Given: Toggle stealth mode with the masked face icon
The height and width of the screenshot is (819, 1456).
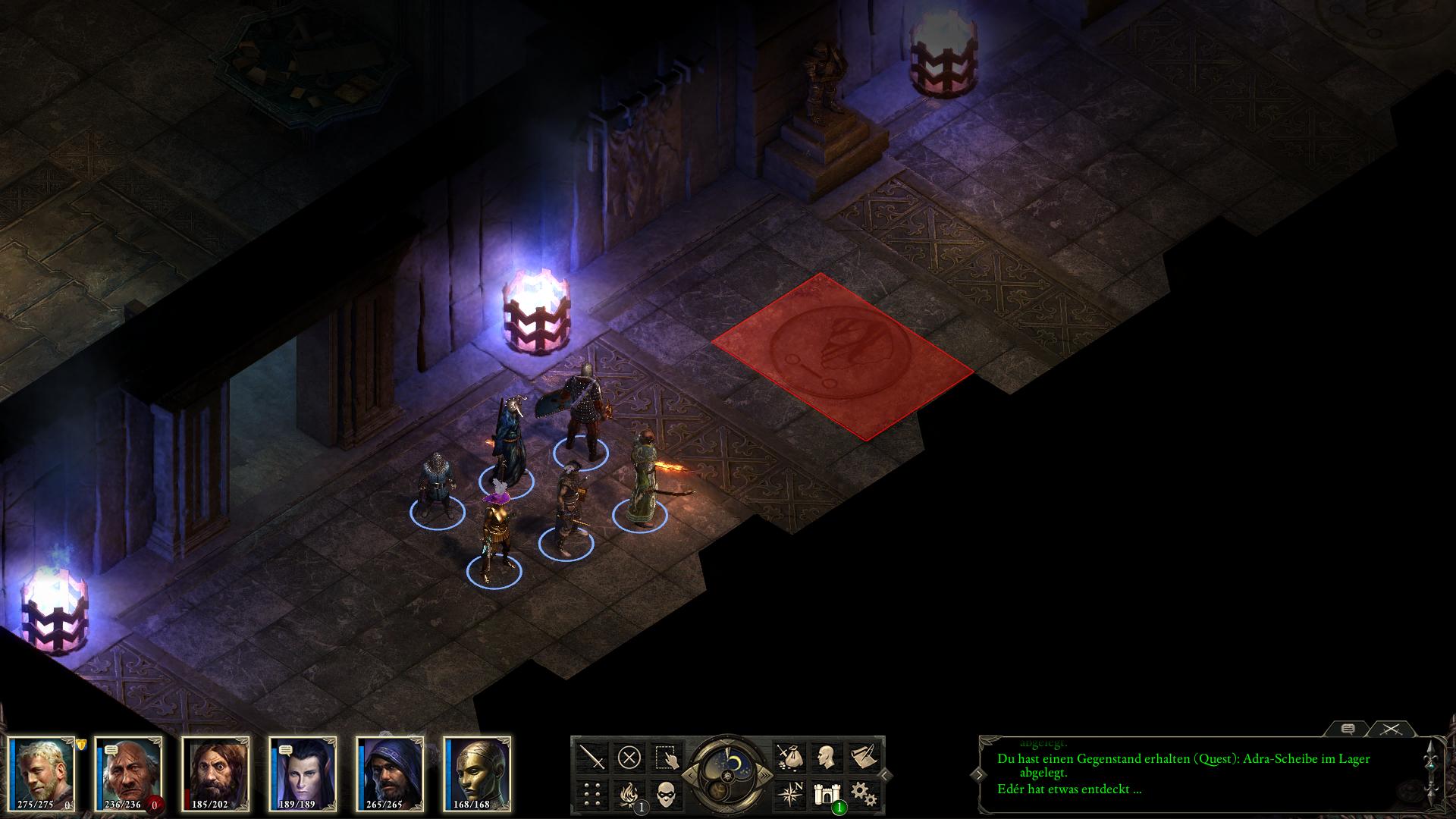Looking at the screenshot, I should point(667,794).
